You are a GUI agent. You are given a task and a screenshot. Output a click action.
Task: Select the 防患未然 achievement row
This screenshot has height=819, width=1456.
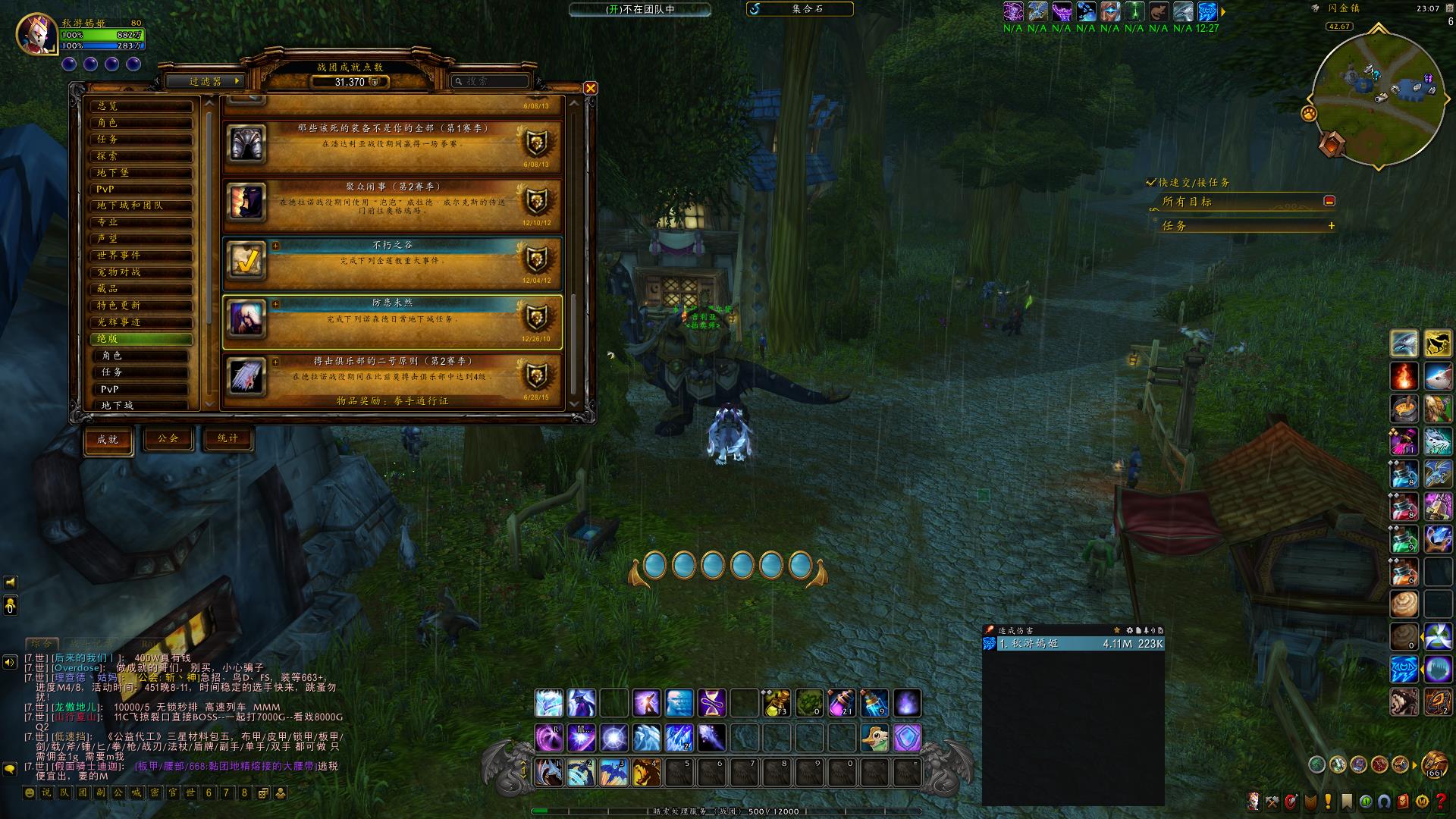392,322
